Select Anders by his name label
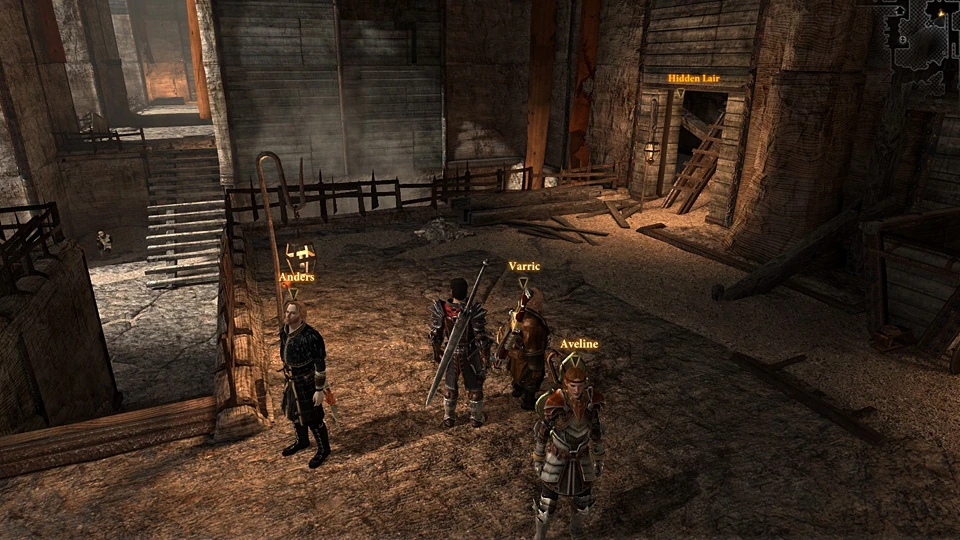 [297, 277]
